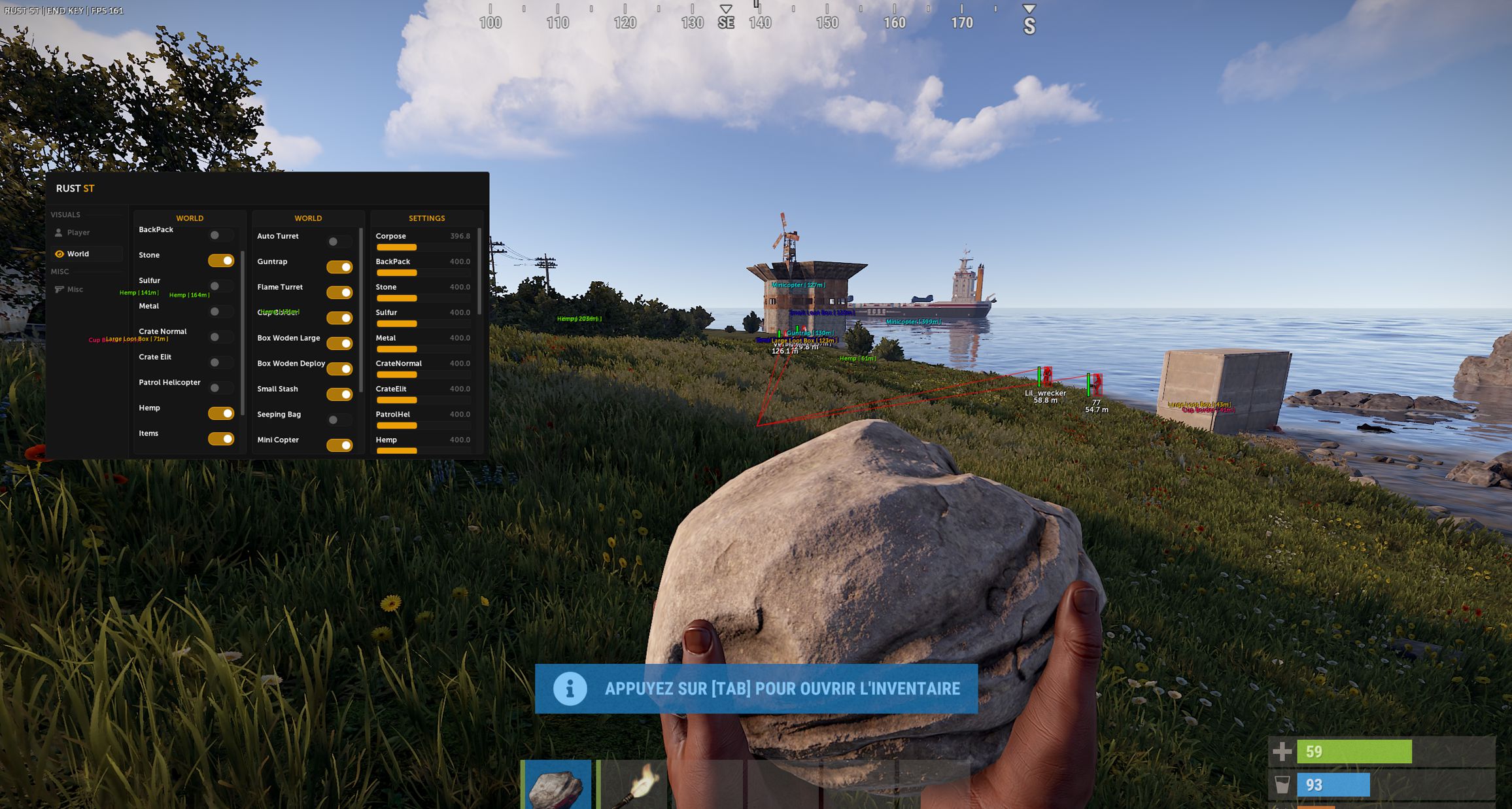Select the torch hotbar slot
1512x809 pixels.
[632, 785]
